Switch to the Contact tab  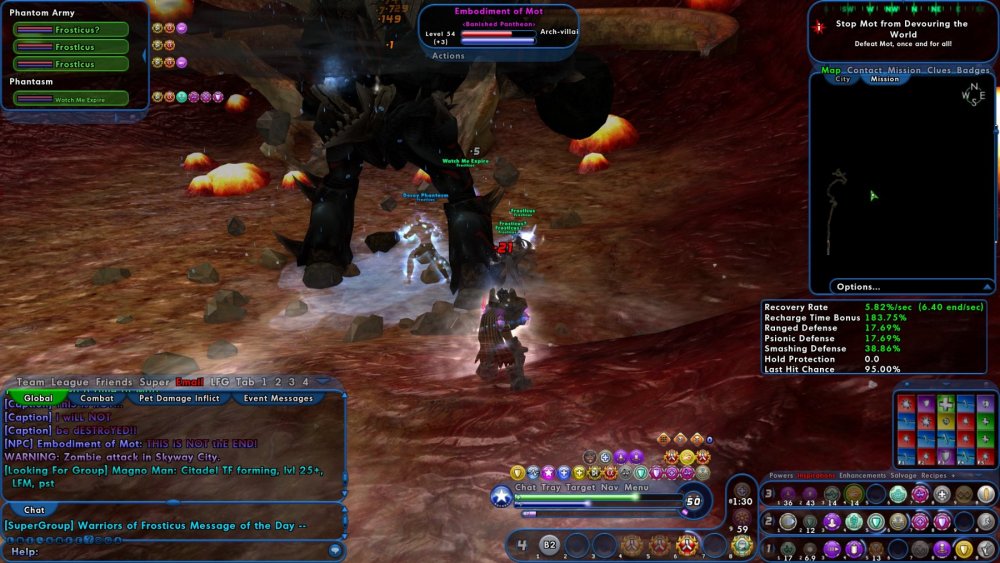[x=864, y=70]
